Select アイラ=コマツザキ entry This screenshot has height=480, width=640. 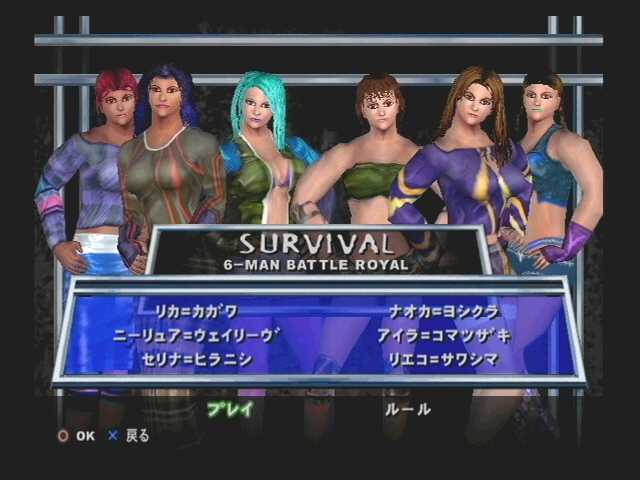[x=444, y=336]
